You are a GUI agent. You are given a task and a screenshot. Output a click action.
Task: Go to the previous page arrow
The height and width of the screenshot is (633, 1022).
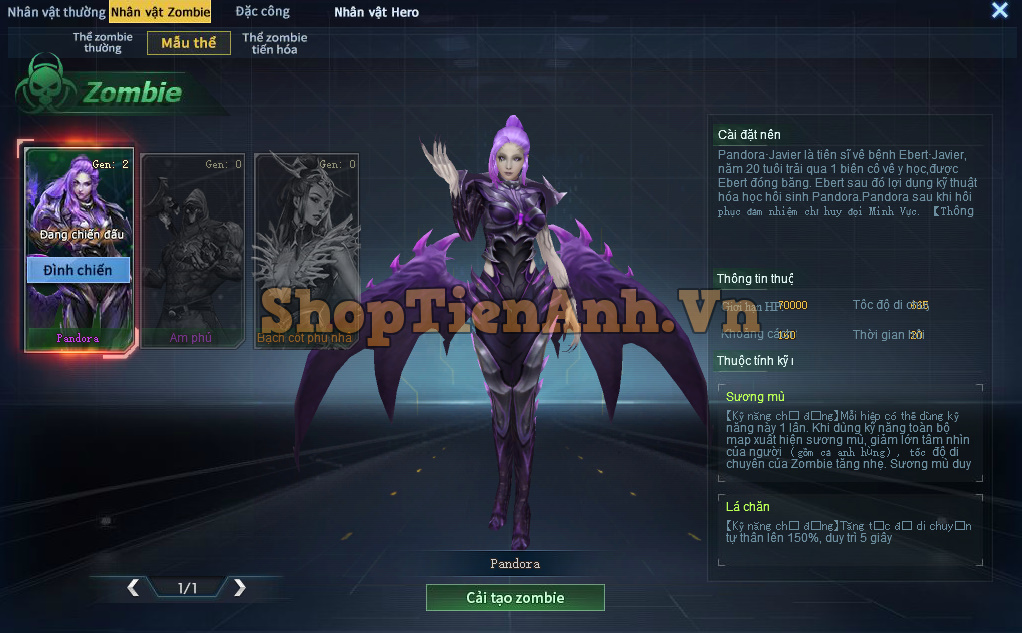(x=133, y=588)
